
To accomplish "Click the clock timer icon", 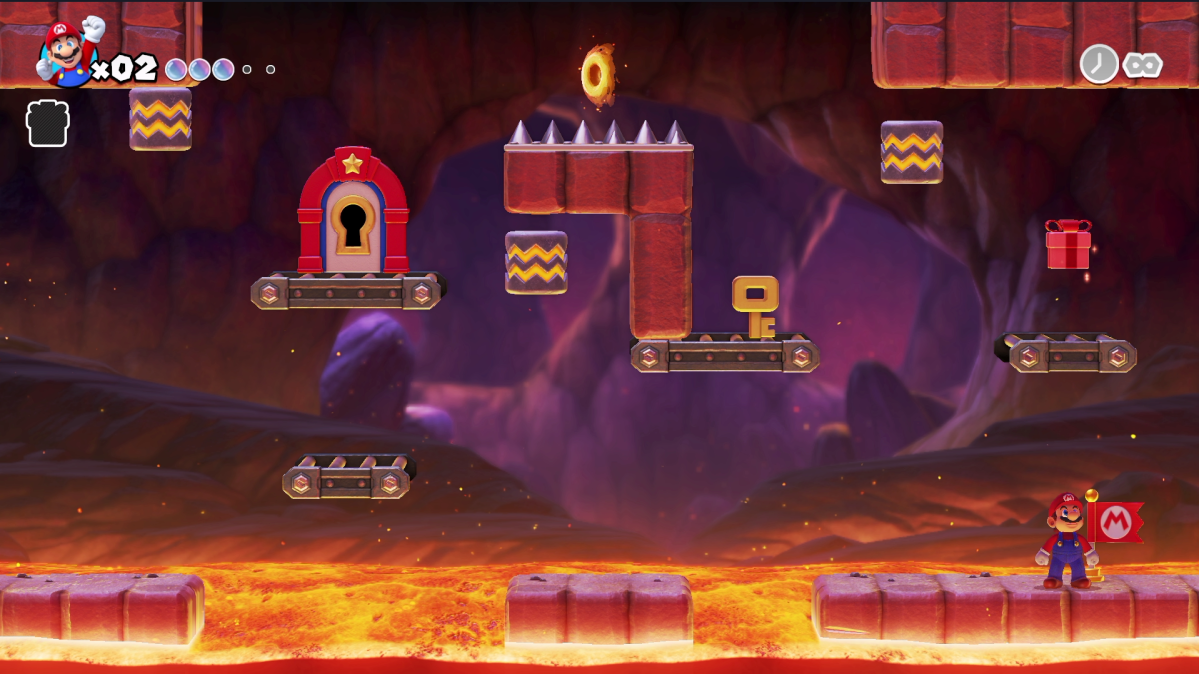I will pos(1099,64).
